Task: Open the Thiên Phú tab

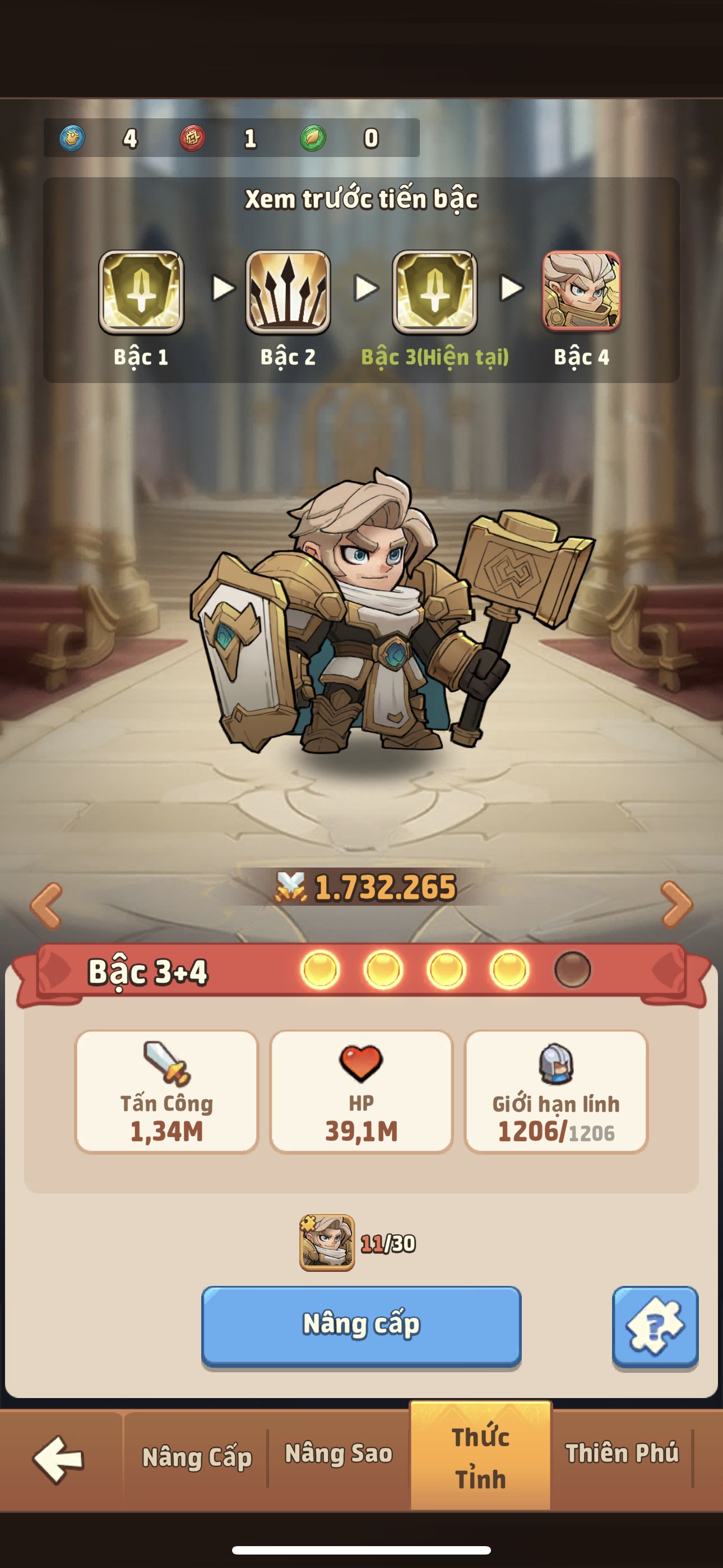Action: (622, 1454)
